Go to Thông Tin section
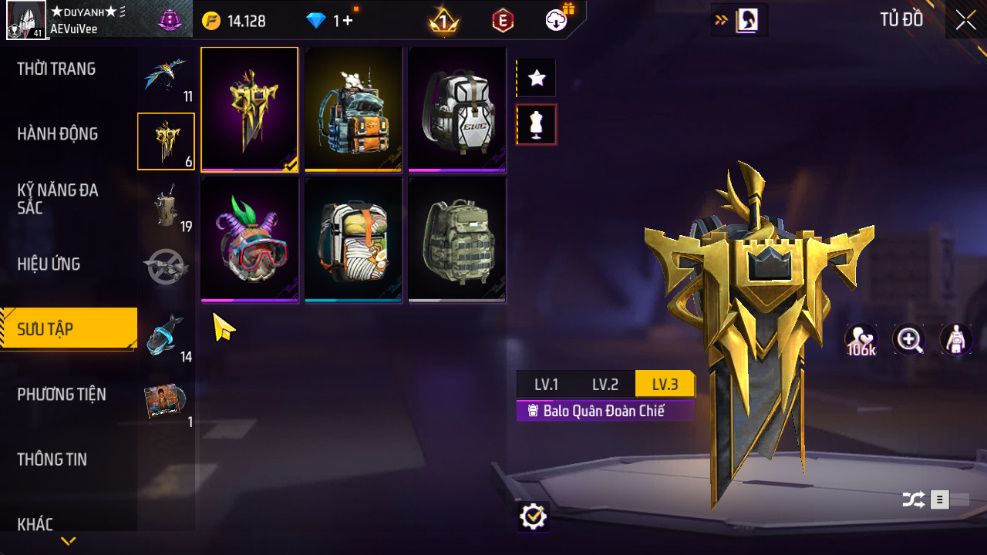Screen dimensions: 987x555 pos(52,459)
